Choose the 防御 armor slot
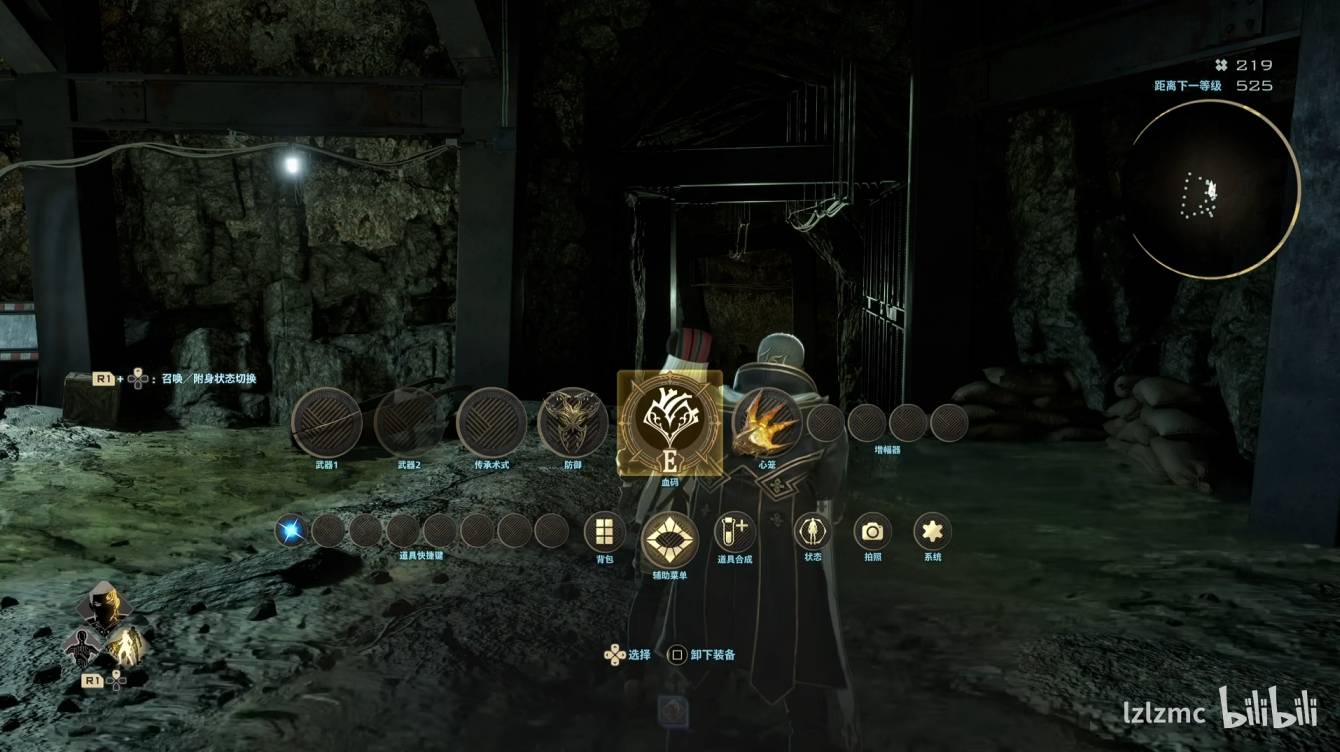This screenshot has width=1340, height=752. 573,423
